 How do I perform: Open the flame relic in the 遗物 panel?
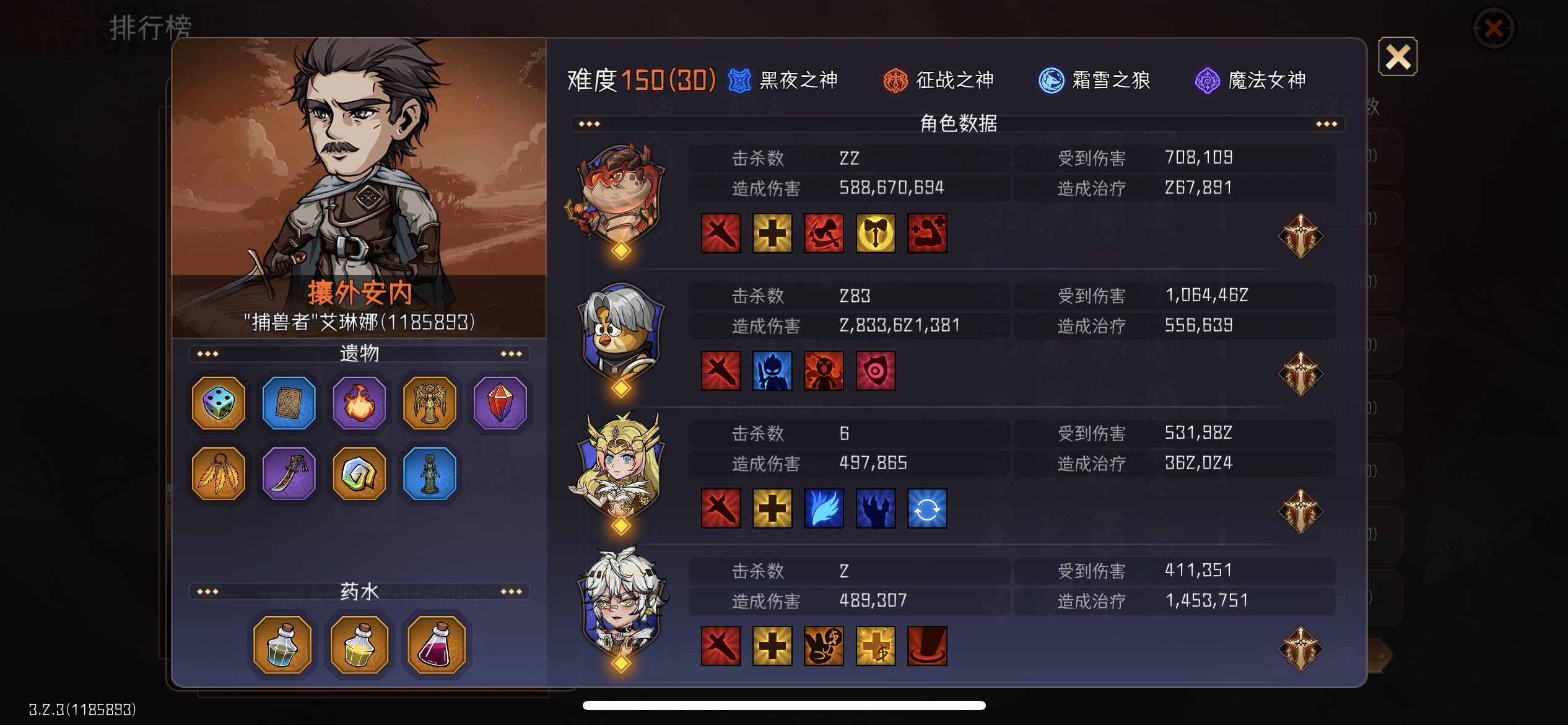[x=359, y=403]
